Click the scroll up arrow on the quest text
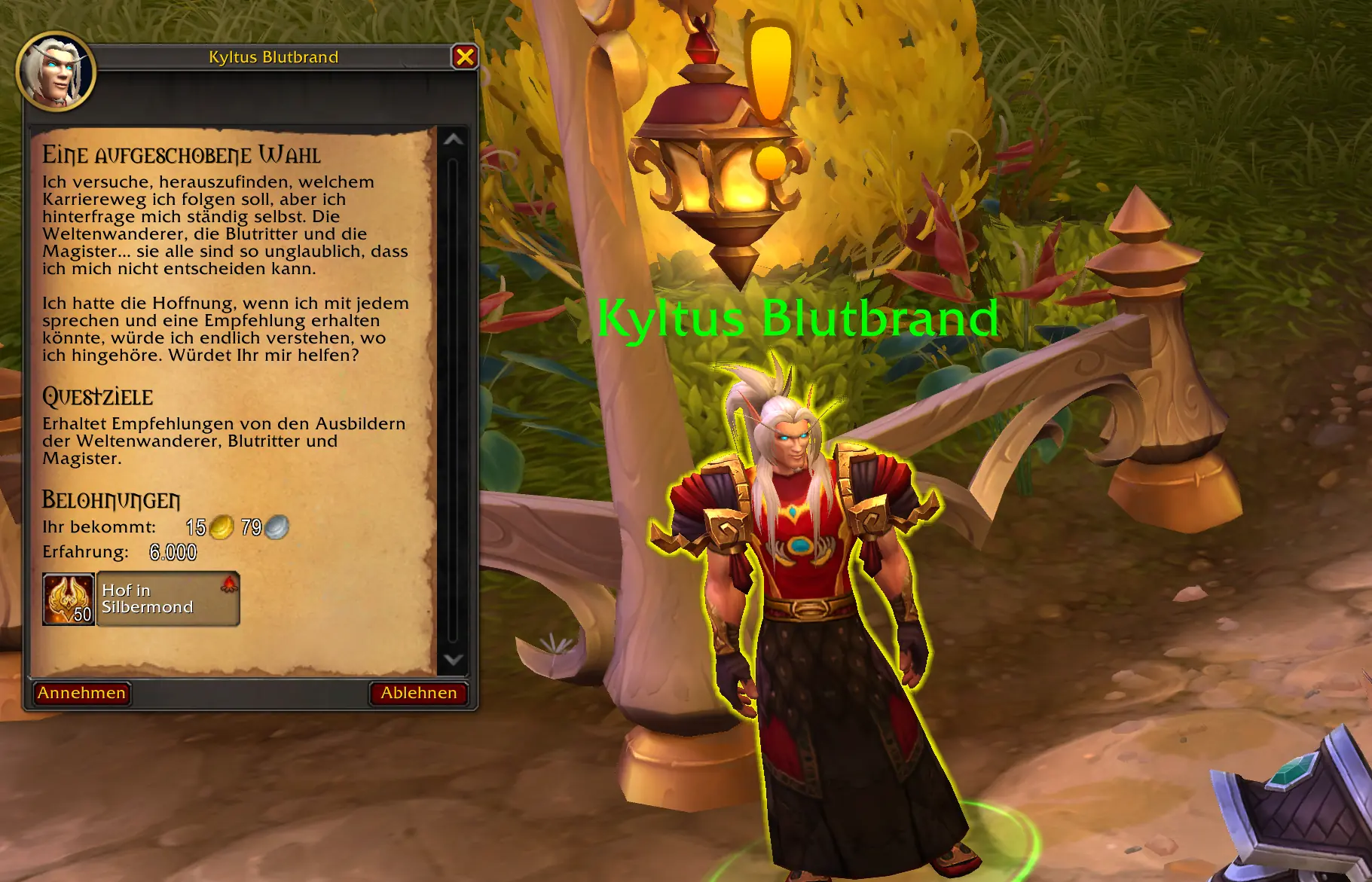The height and width of the screenshot is (882, 1372). 452,140
